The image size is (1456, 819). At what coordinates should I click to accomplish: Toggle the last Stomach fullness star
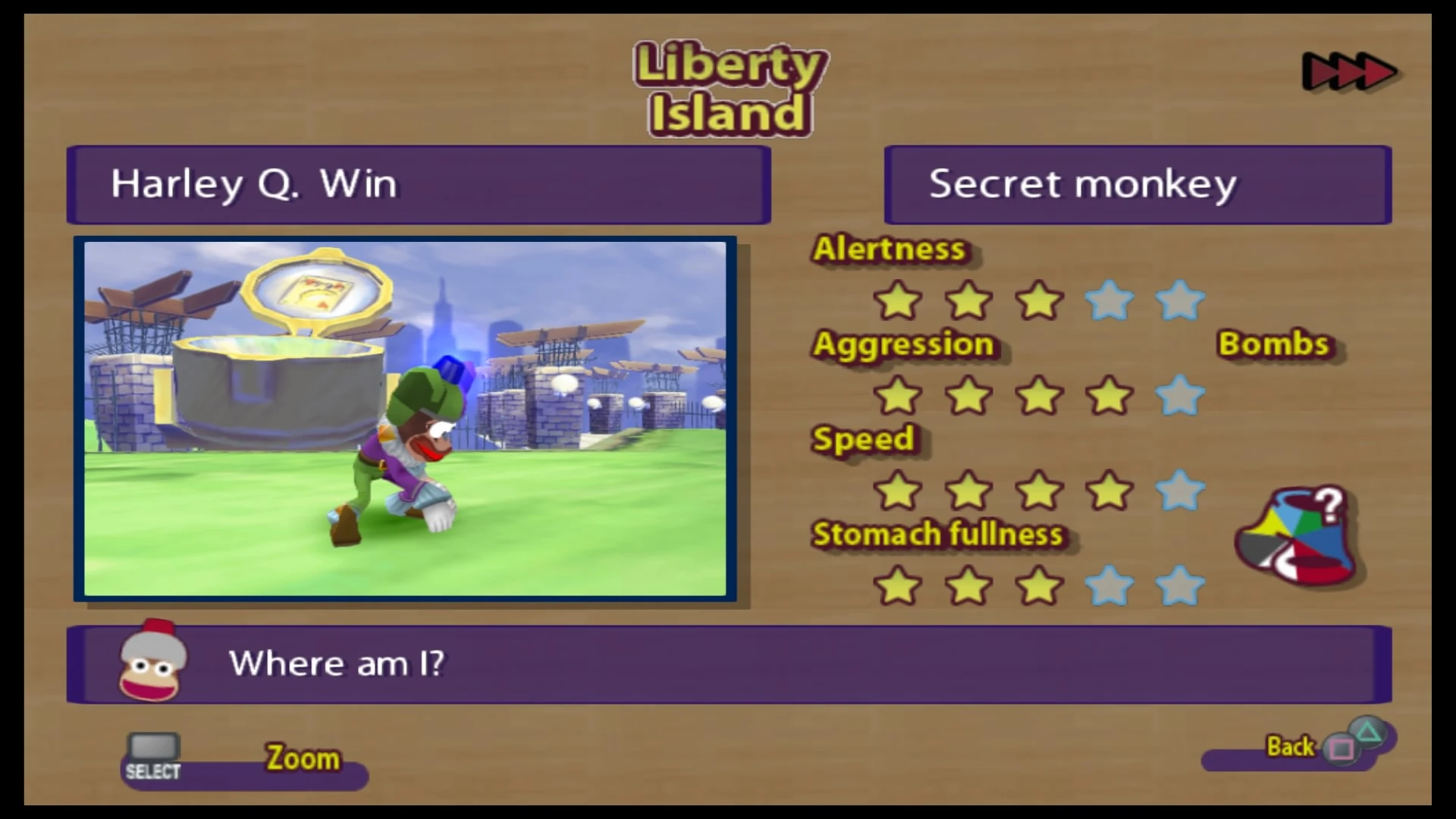(x=1180, y=585)
